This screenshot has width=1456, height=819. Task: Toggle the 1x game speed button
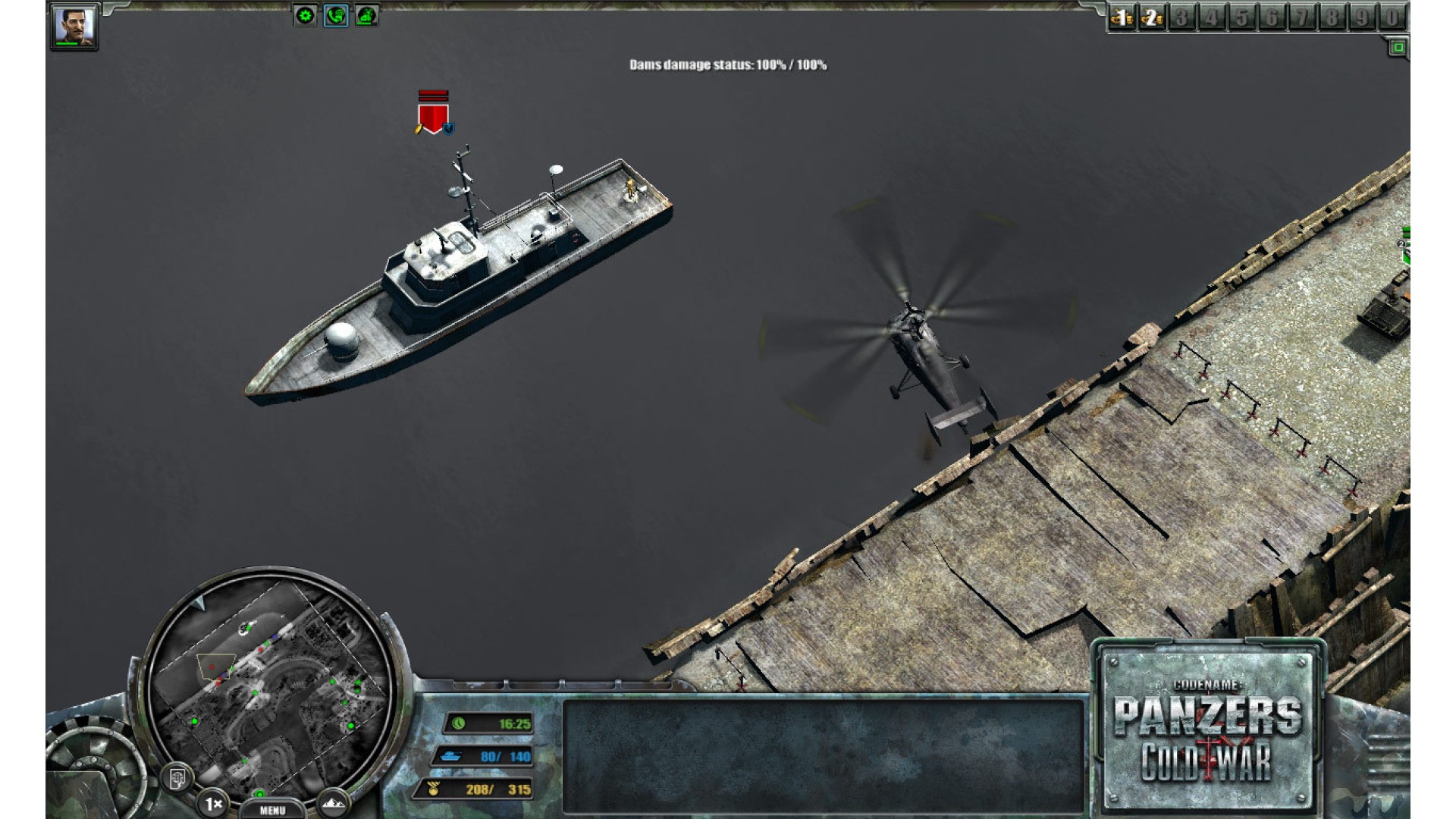coord(213,802)
